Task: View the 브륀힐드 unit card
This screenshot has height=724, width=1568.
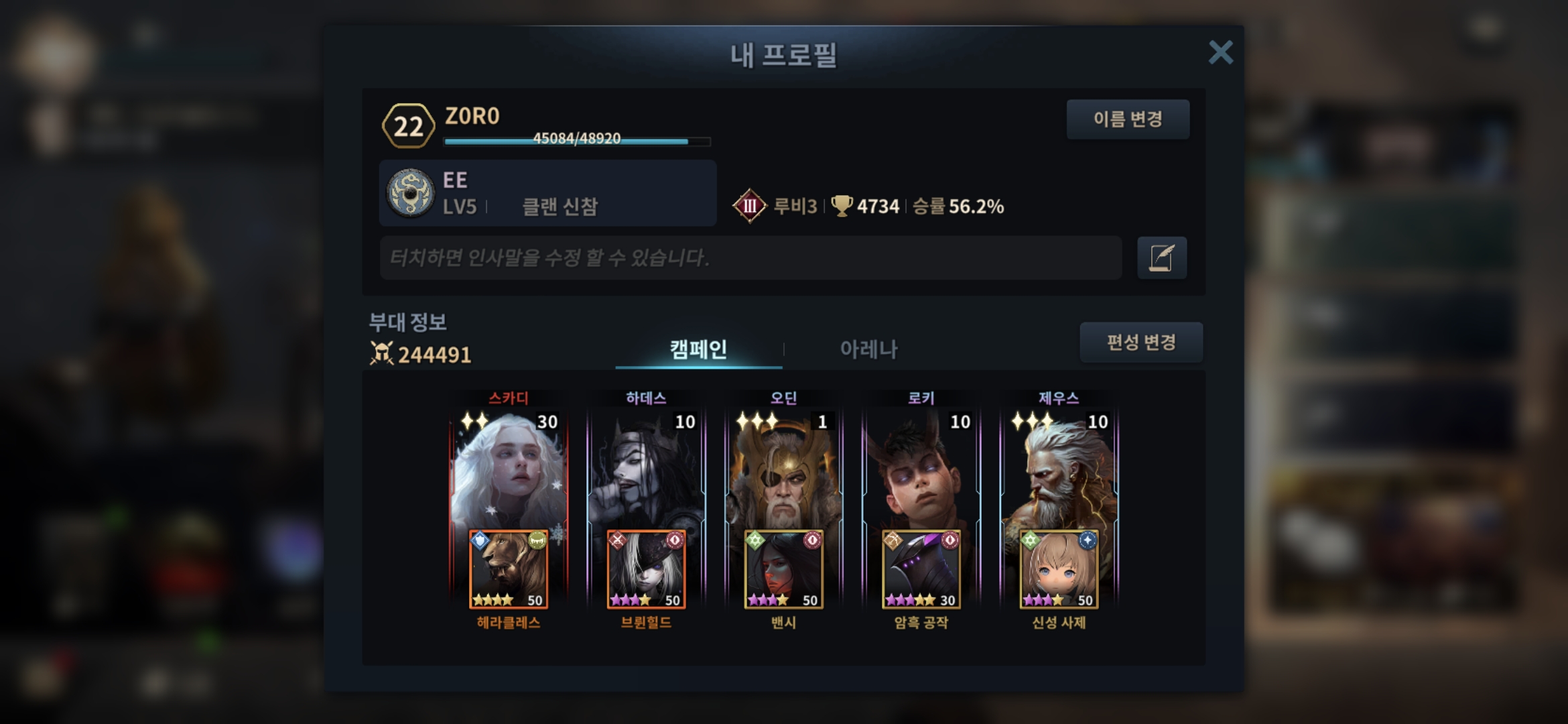Action: (x=646, y=570)
